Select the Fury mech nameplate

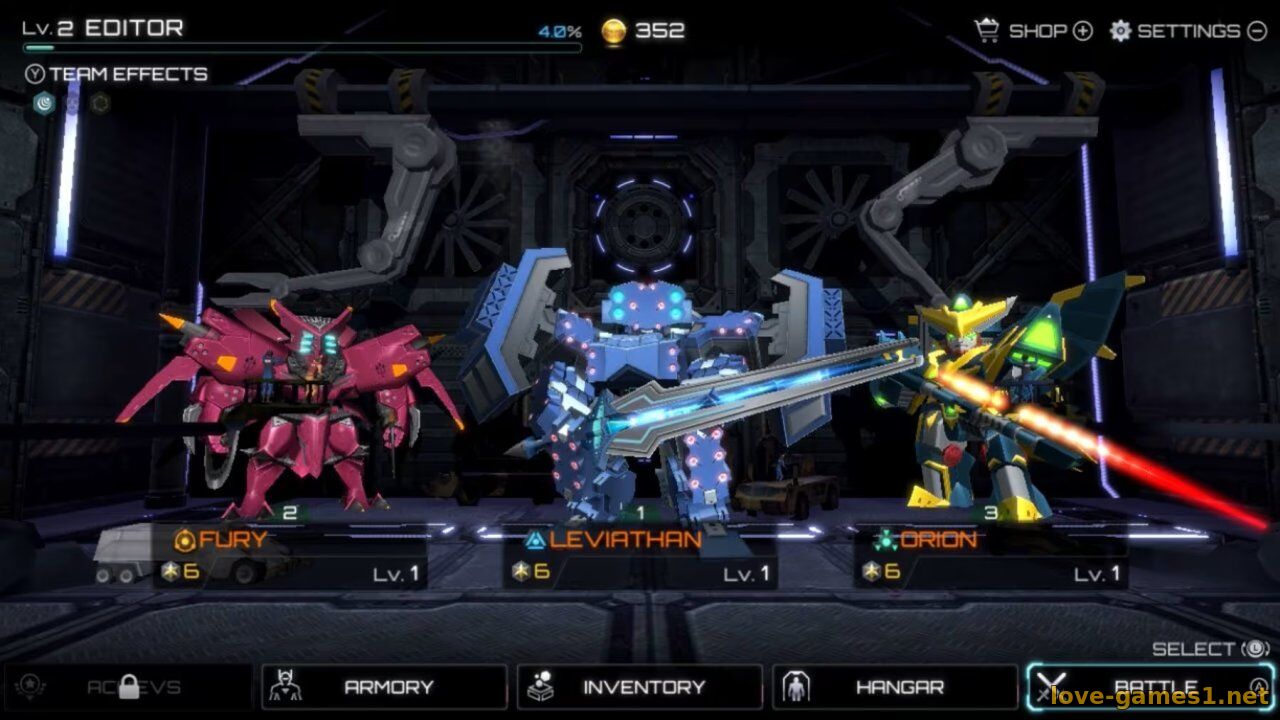(x=290, y=556)
